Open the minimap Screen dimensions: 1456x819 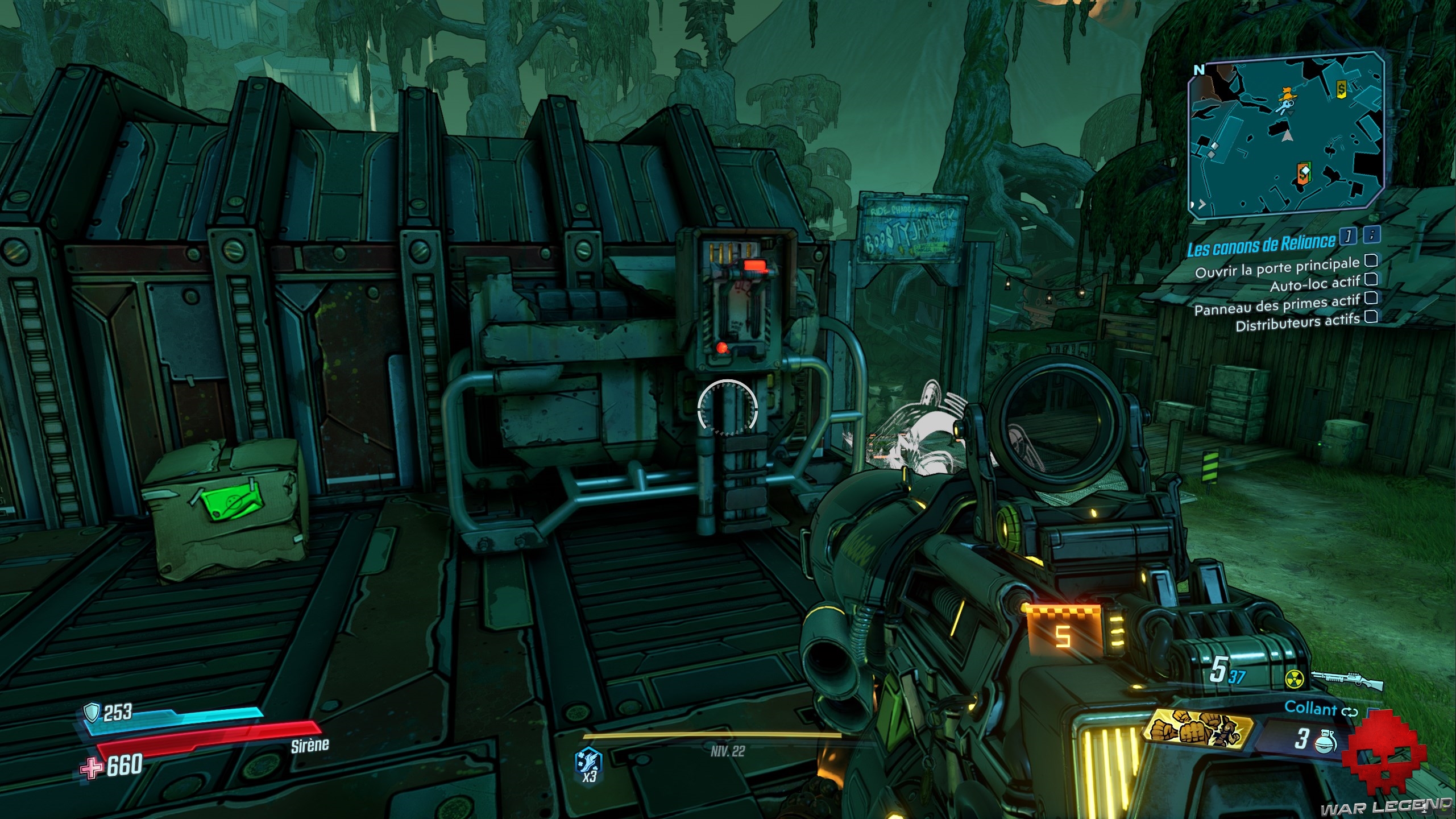click(1284, 134)
